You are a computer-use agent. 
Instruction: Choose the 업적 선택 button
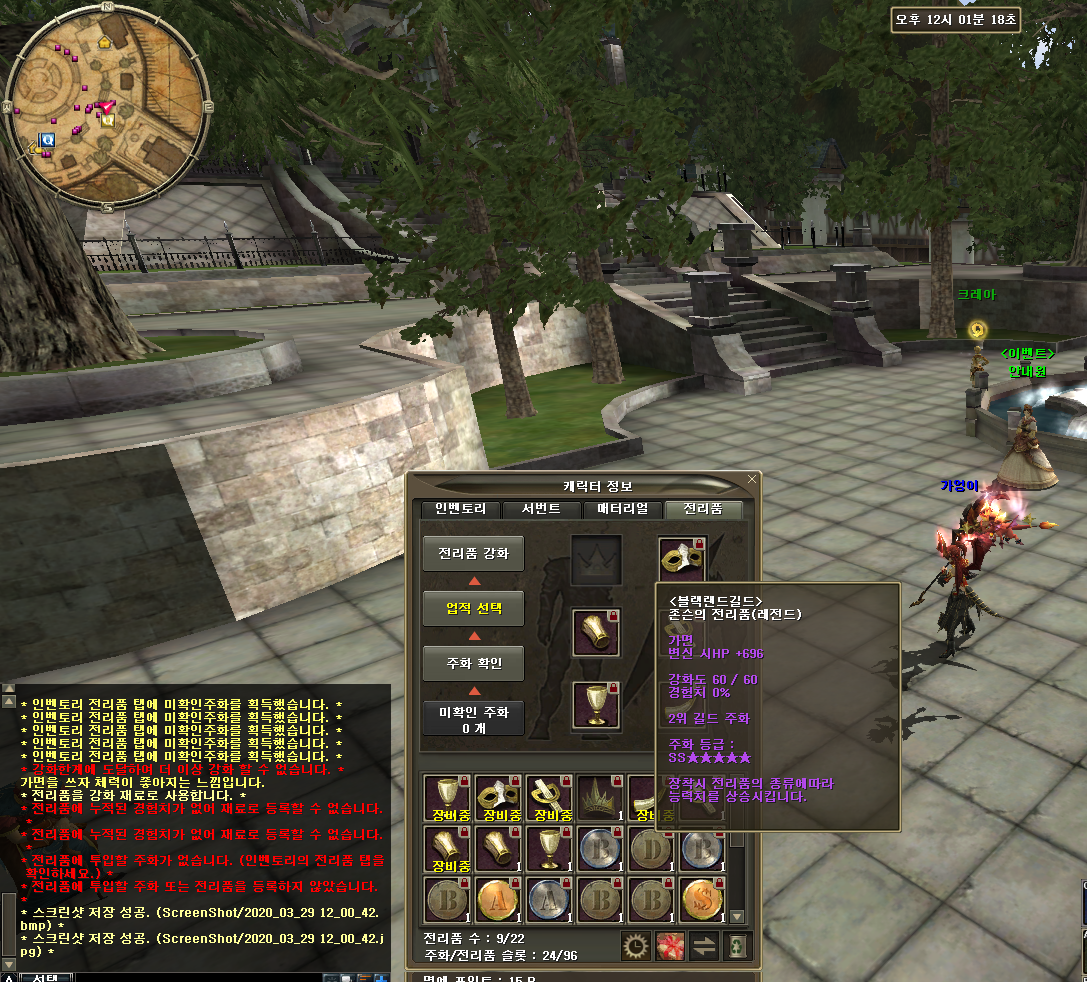click(473, 608)
